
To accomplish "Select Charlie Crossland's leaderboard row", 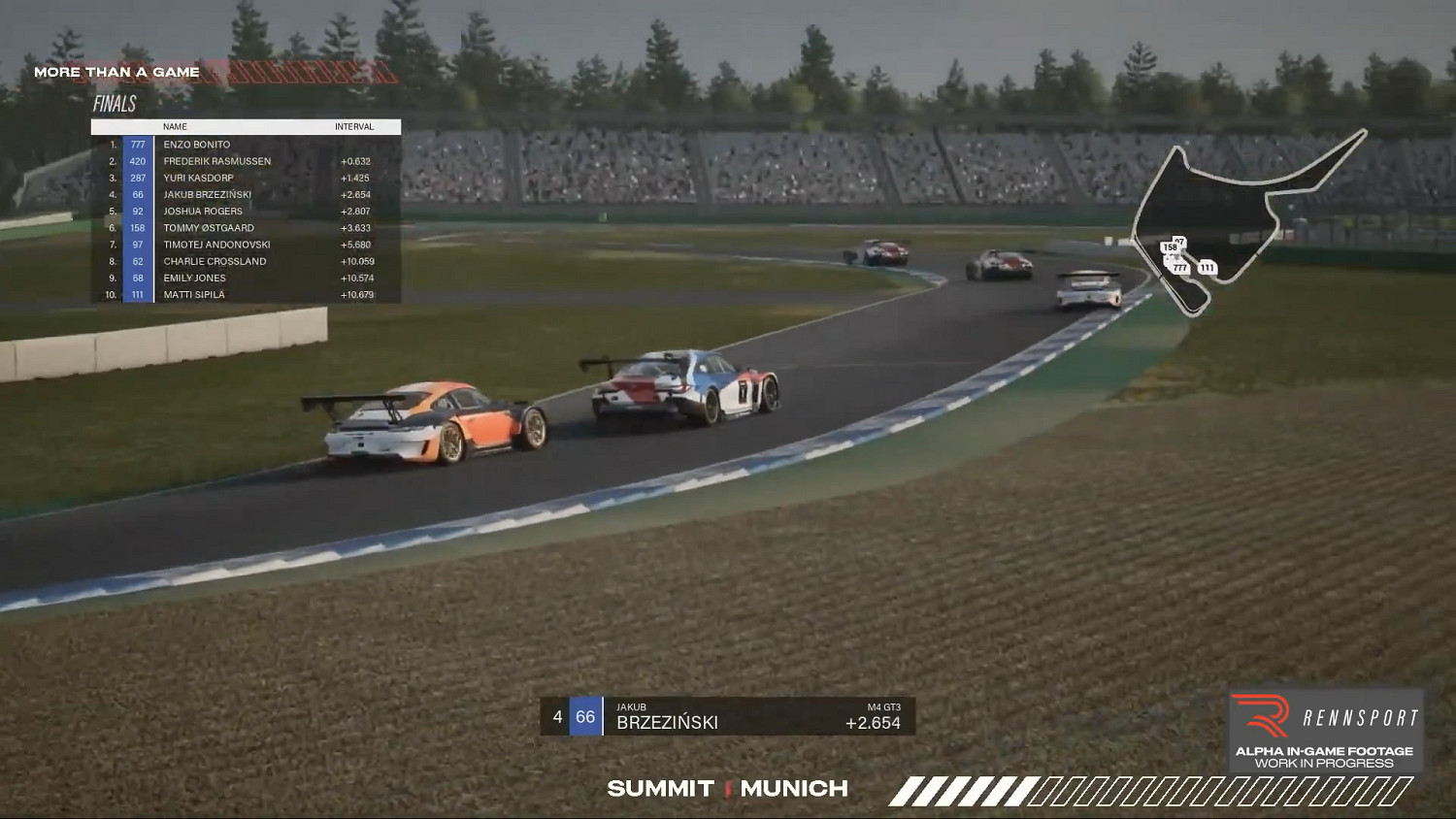I will [215, 261].
